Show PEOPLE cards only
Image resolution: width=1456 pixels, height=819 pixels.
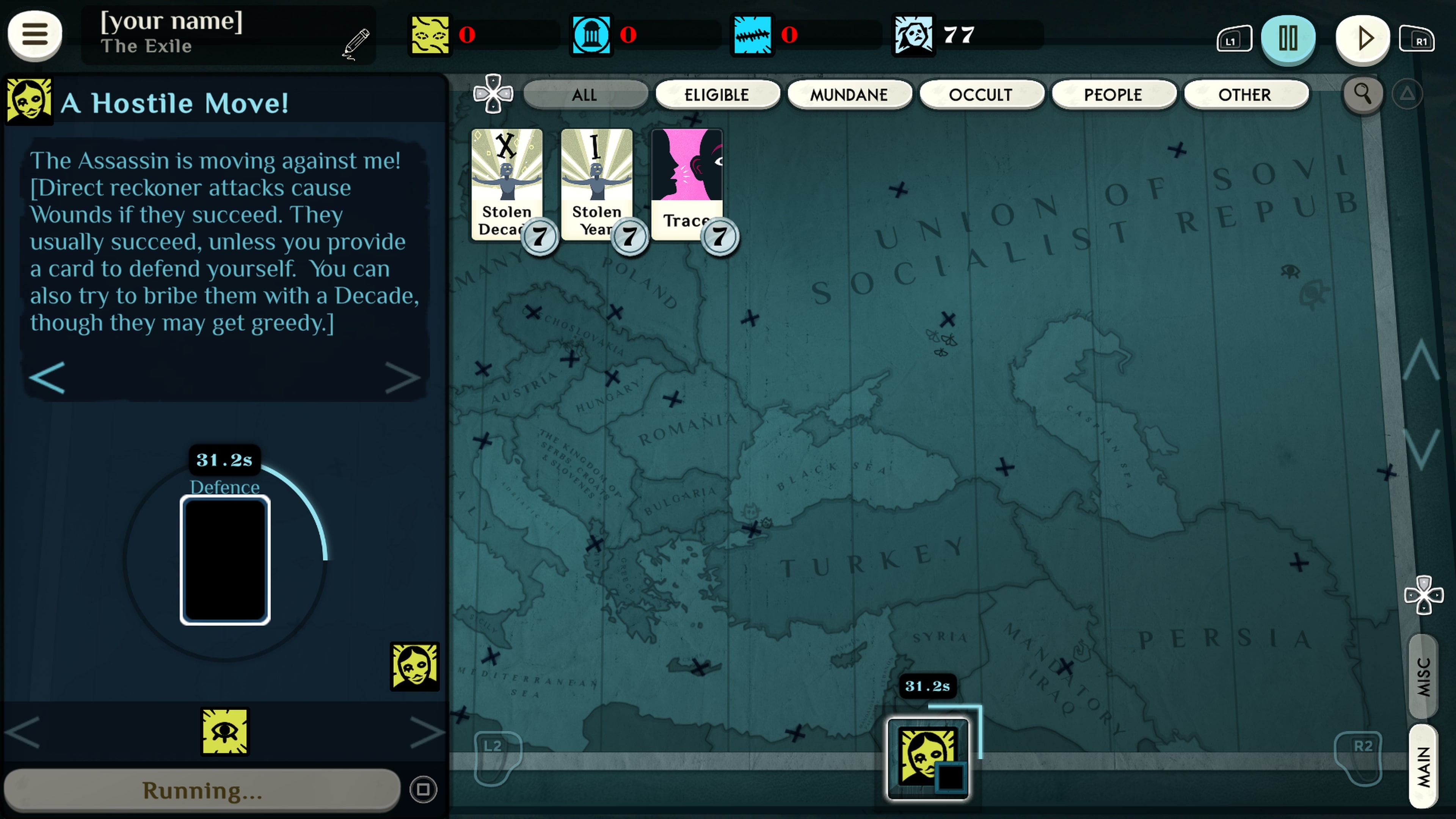(1113, 94)
